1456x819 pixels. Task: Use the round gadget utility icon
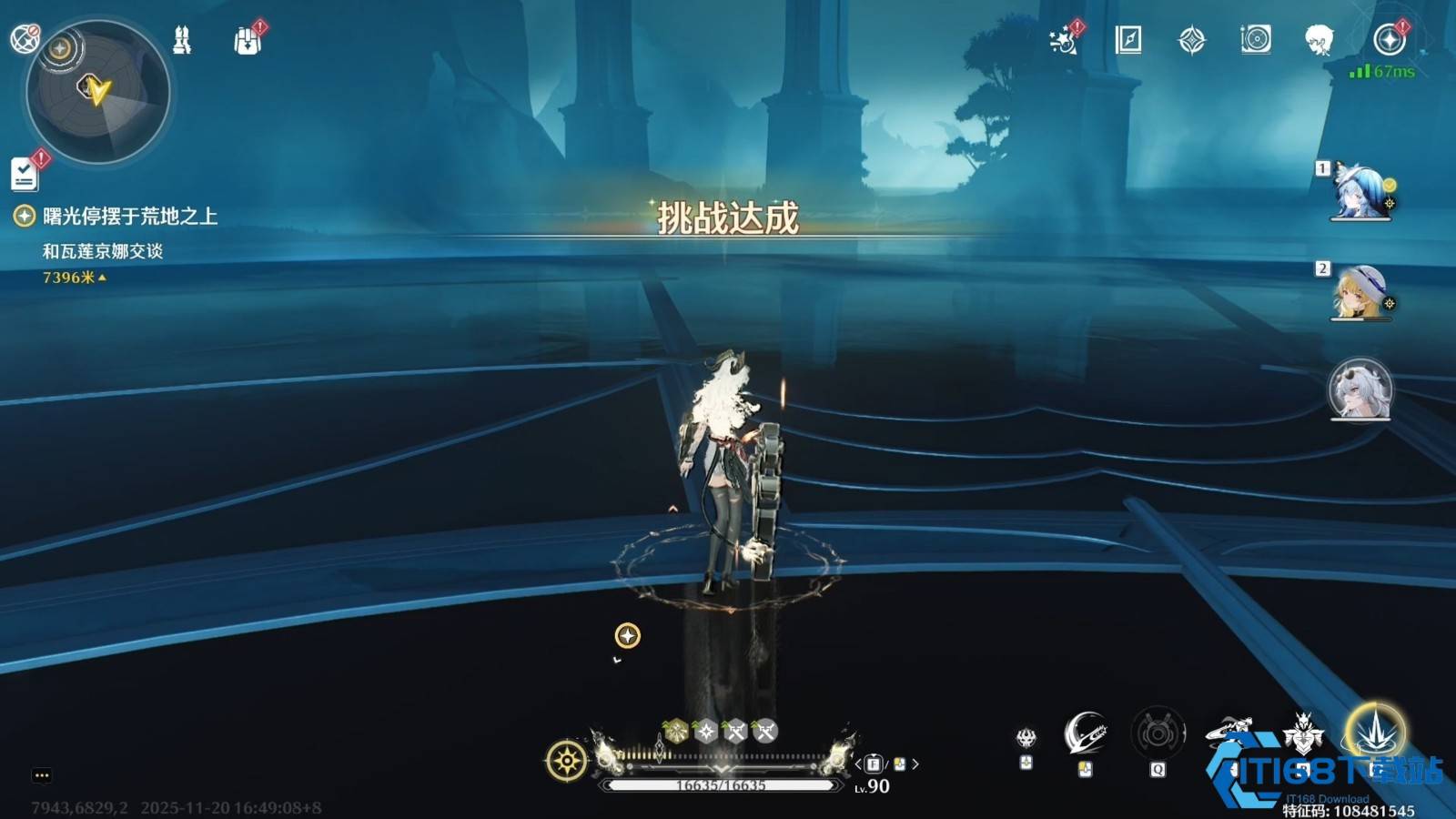pyautogui.click(x=1158, y=733)
